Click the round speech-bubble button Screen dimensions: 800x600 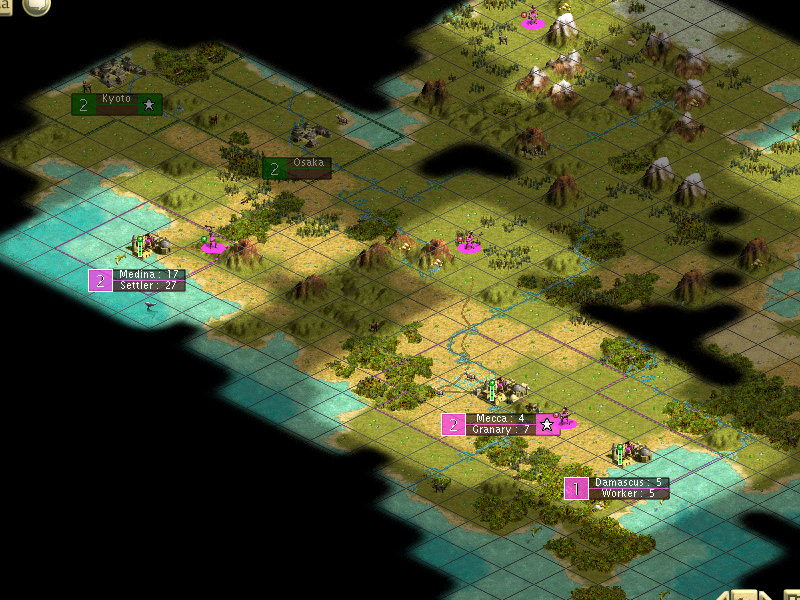tap(36, 6)
